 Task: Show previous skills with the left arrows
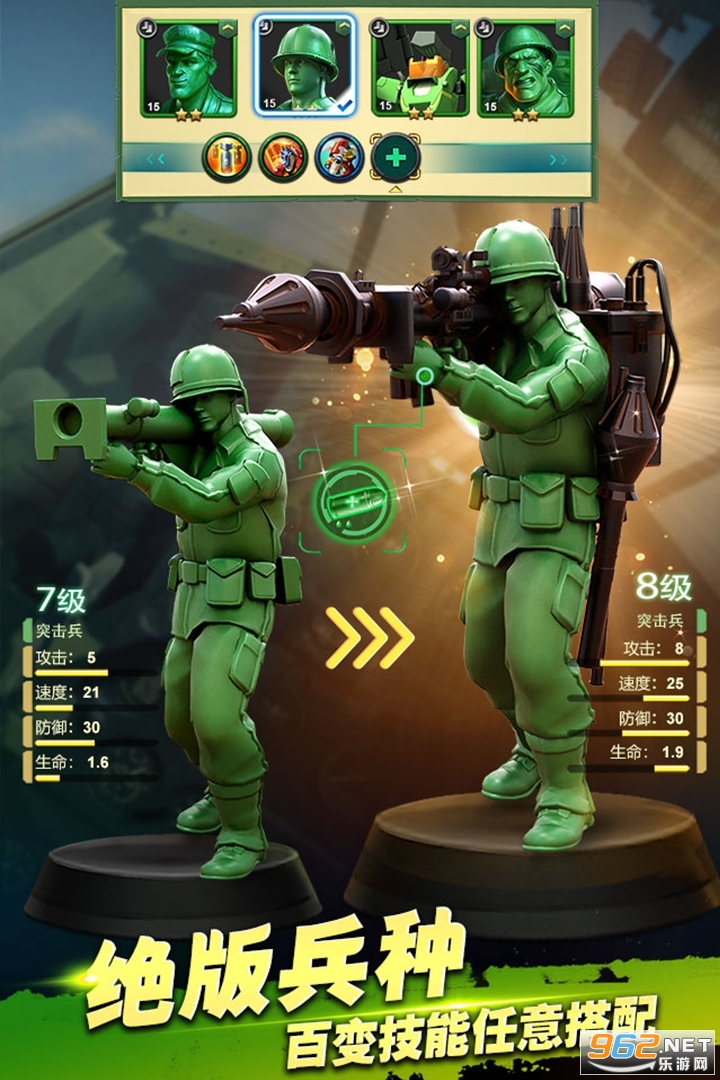155,158
